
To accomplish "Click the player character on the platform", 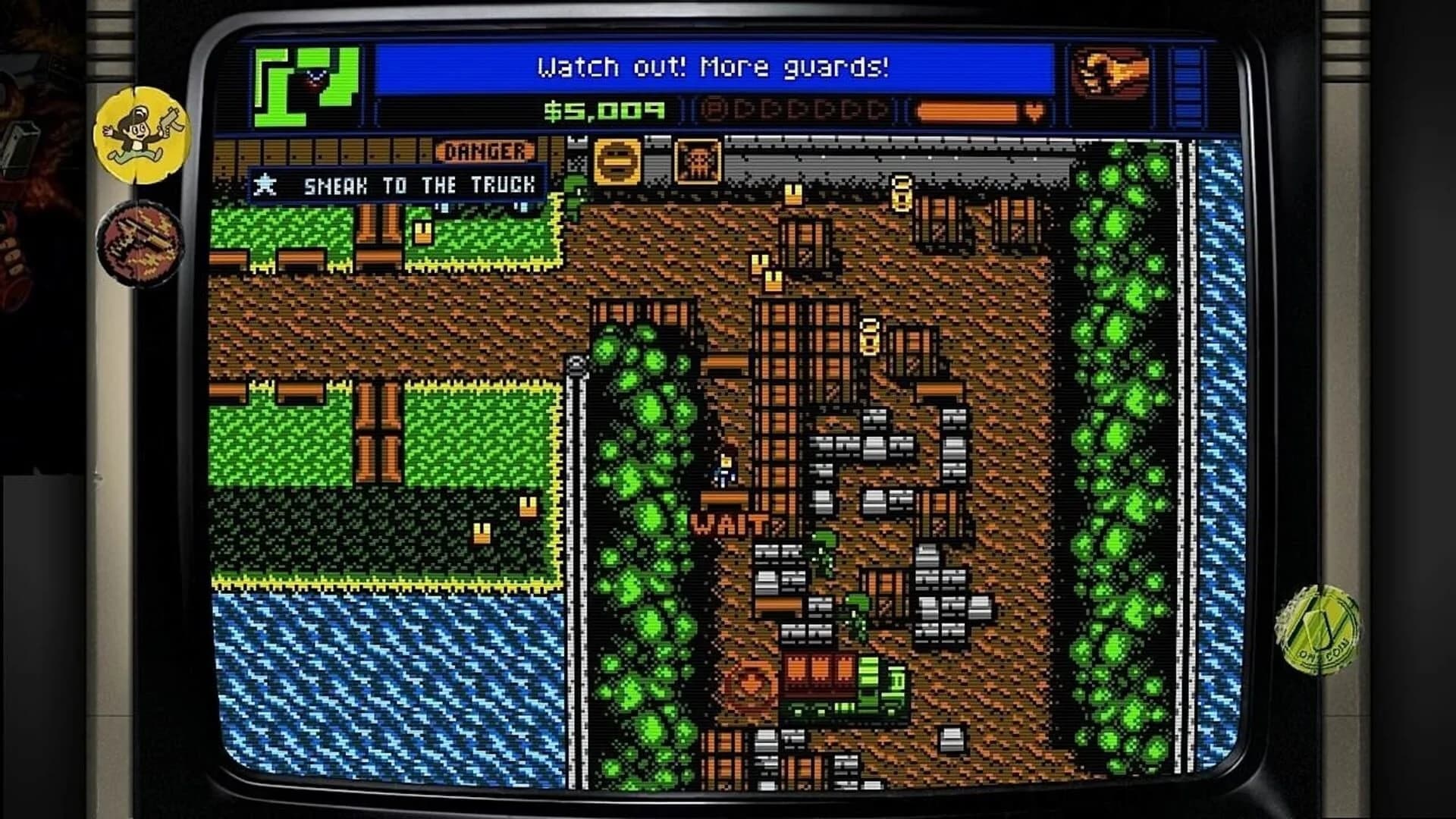I will [724, 470].
